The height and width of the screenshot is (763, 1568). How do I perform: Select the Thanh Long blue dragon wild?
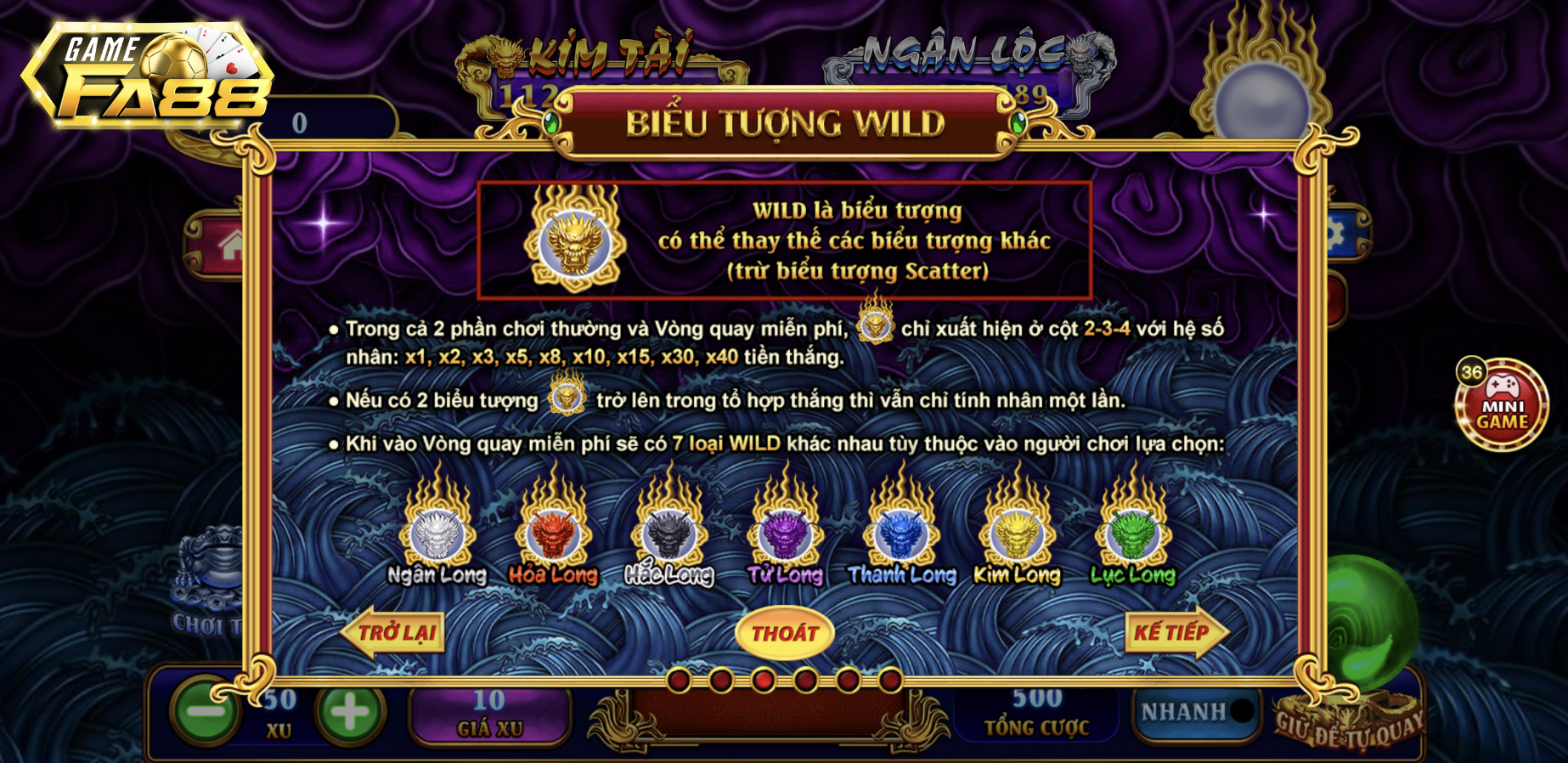pyautogui.click(x=902, y=534)
